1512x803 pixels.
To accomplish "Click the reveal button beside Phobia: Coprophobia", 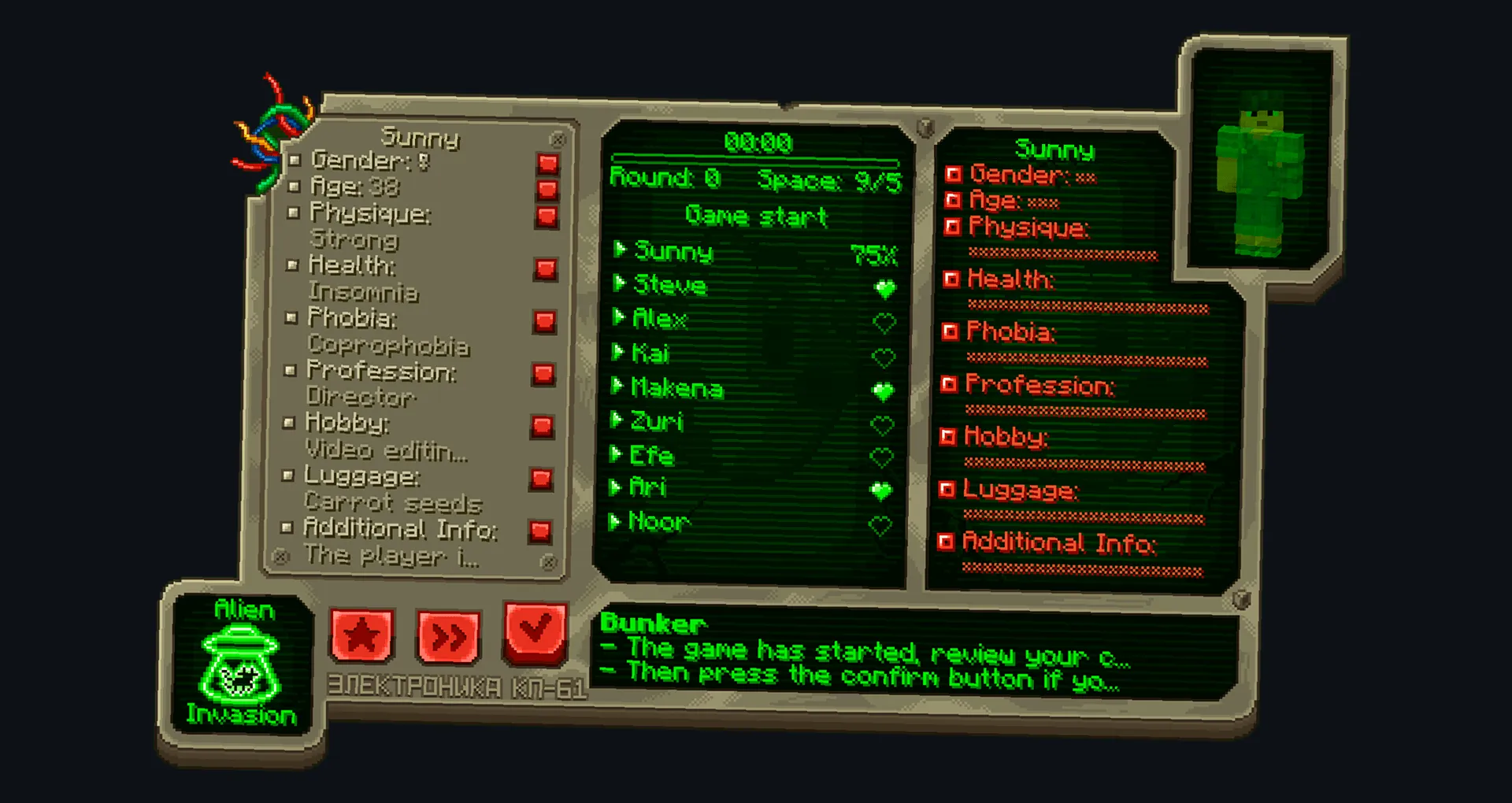I will (543, 320).
